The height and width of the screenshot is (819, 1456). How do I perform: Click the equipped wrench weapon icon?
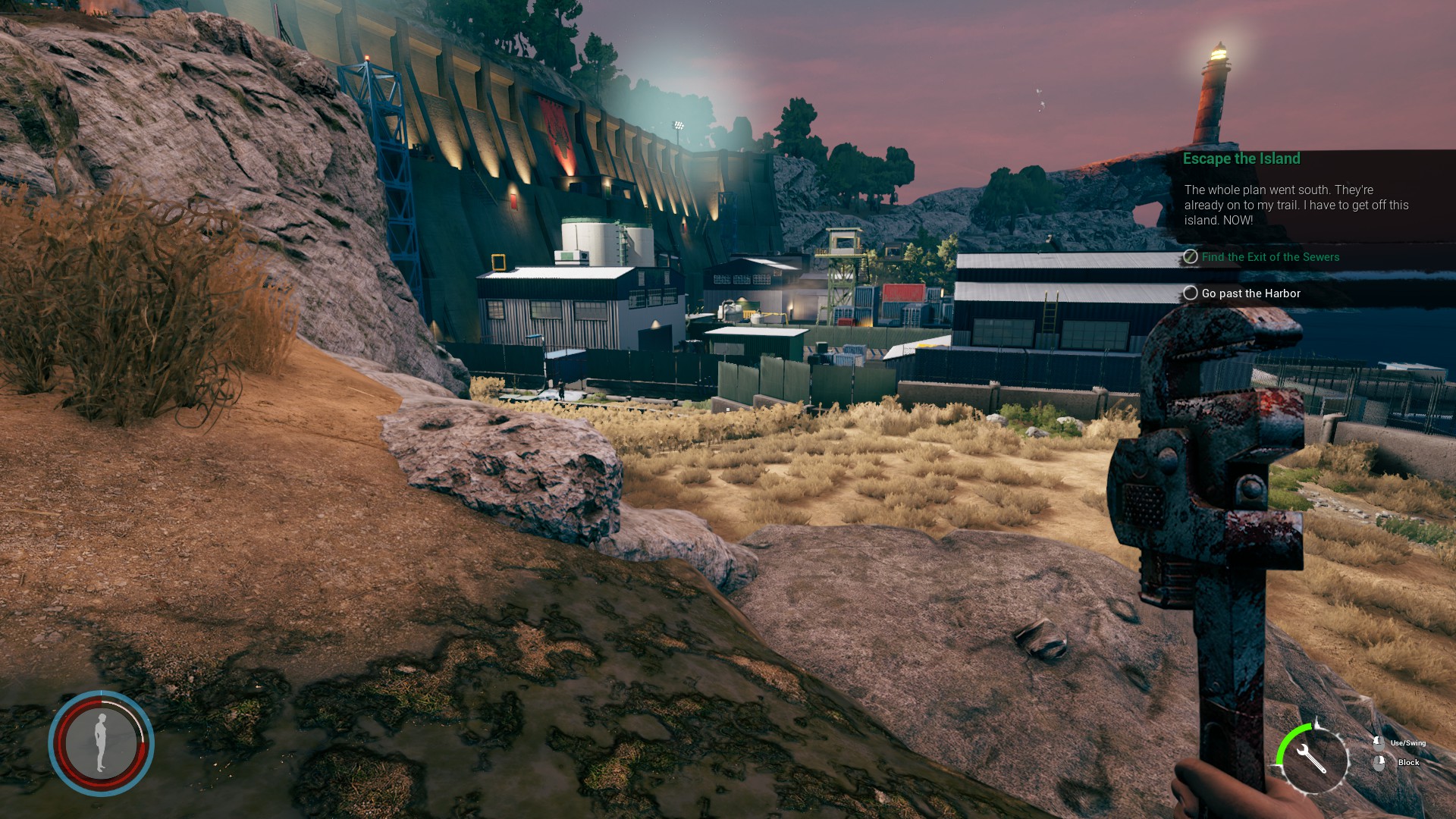click(x=1312, y=758)
